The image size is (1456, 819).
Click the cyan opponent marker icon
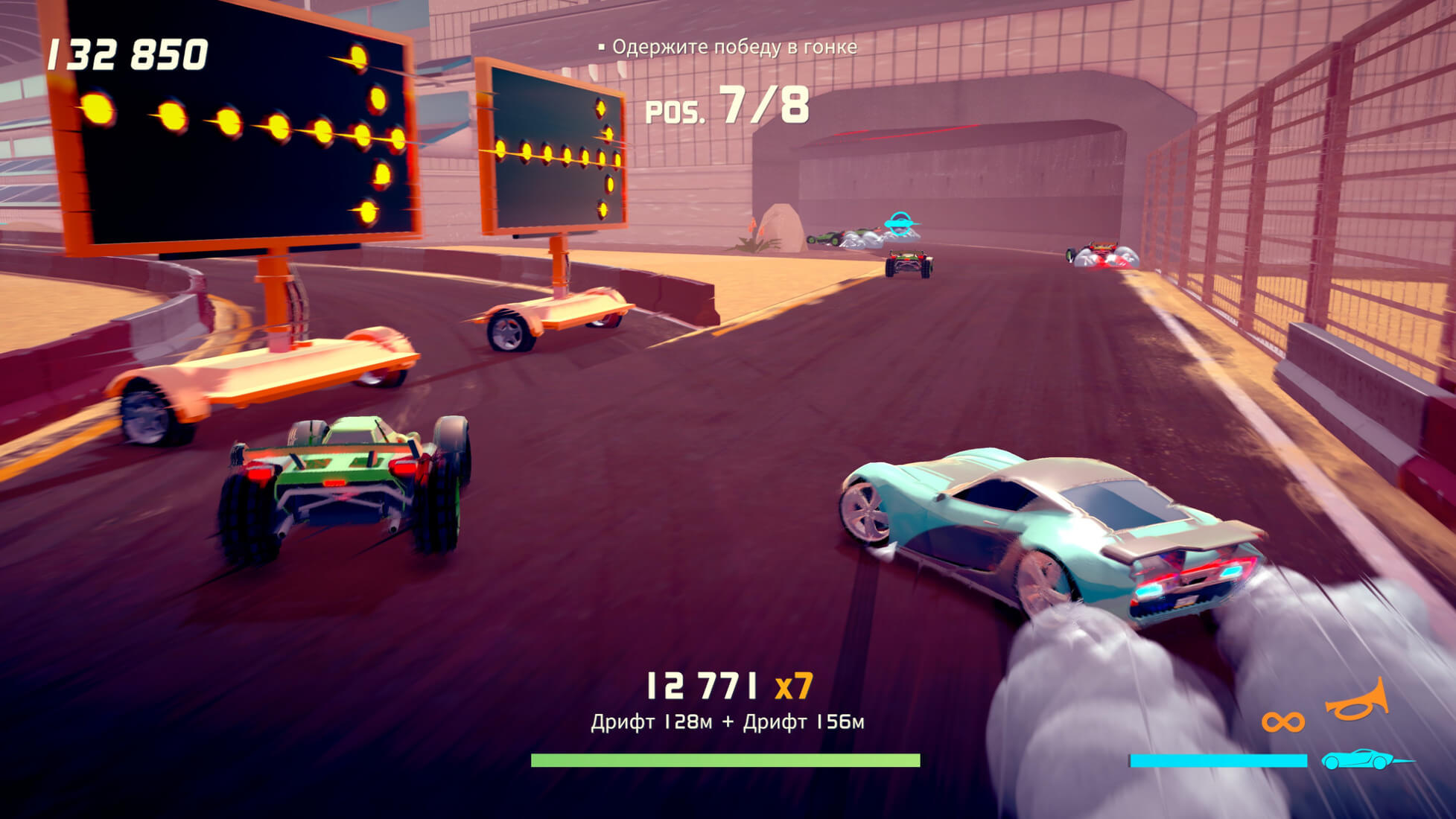900,222
